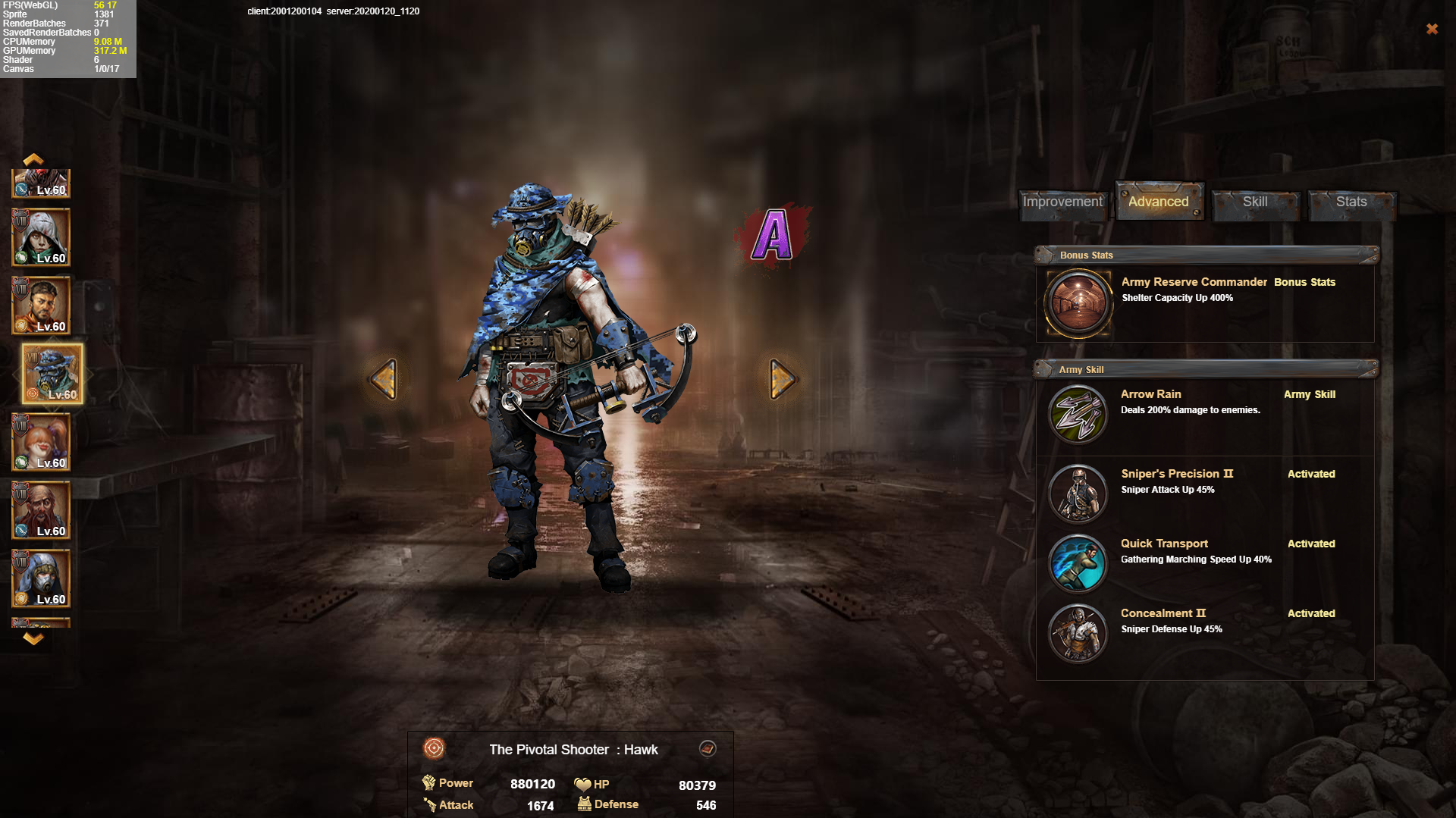Viewport: 1456px width, 818px height.
Task: Choose the blue-hooded gas mask hero portrait
Action: [42, 579]
